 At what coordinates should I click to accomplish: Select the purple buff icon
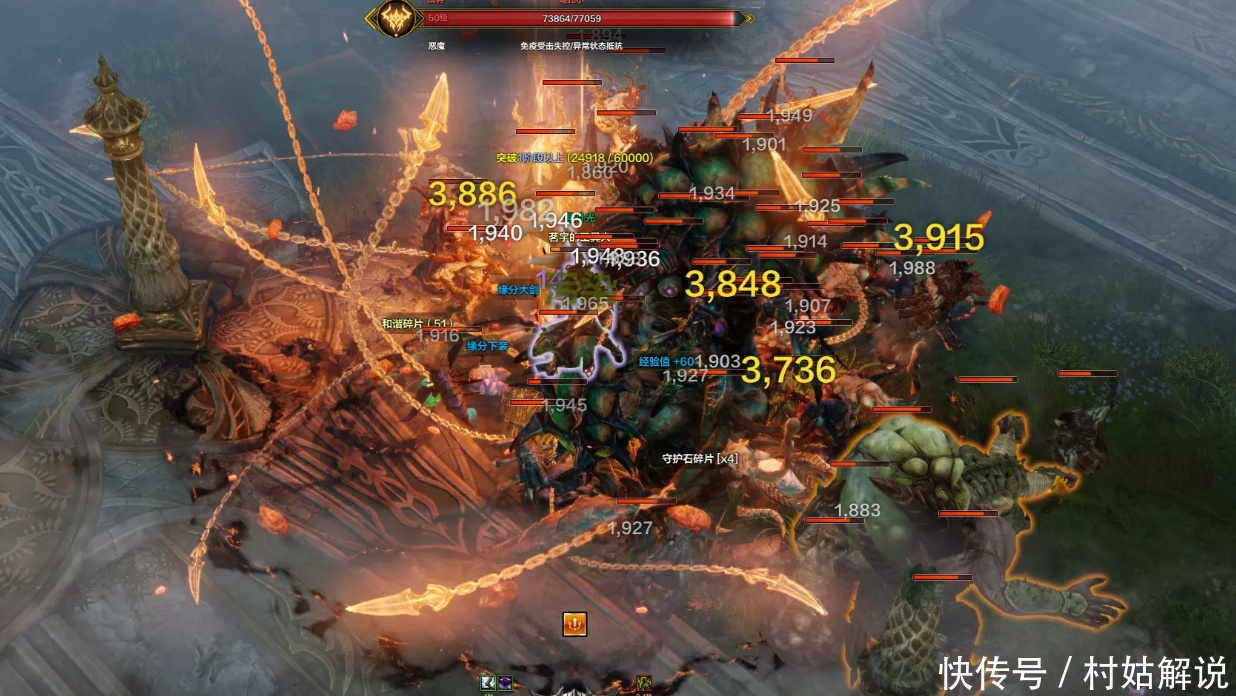click(503, 683)
